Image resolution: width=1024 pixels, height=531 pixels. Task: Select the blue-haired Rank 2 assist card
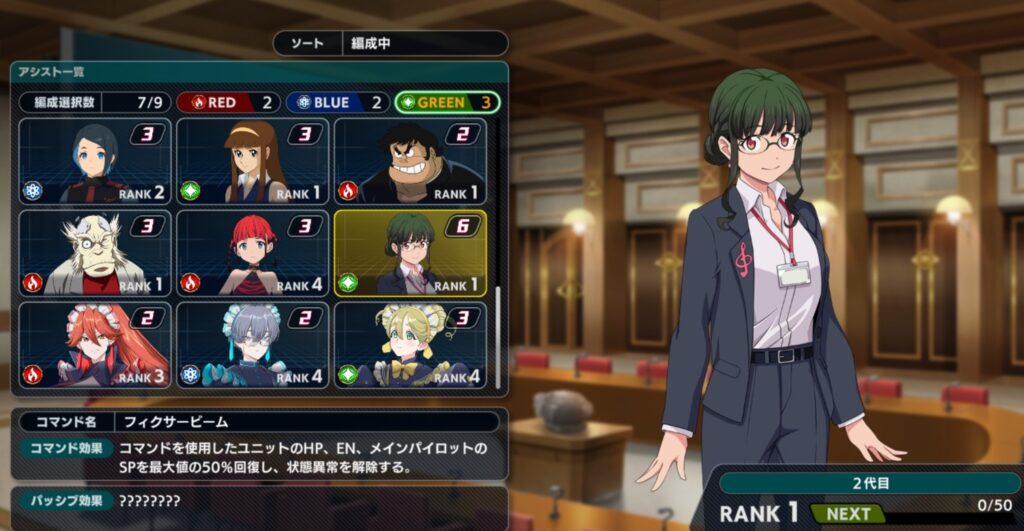point(95,162)
